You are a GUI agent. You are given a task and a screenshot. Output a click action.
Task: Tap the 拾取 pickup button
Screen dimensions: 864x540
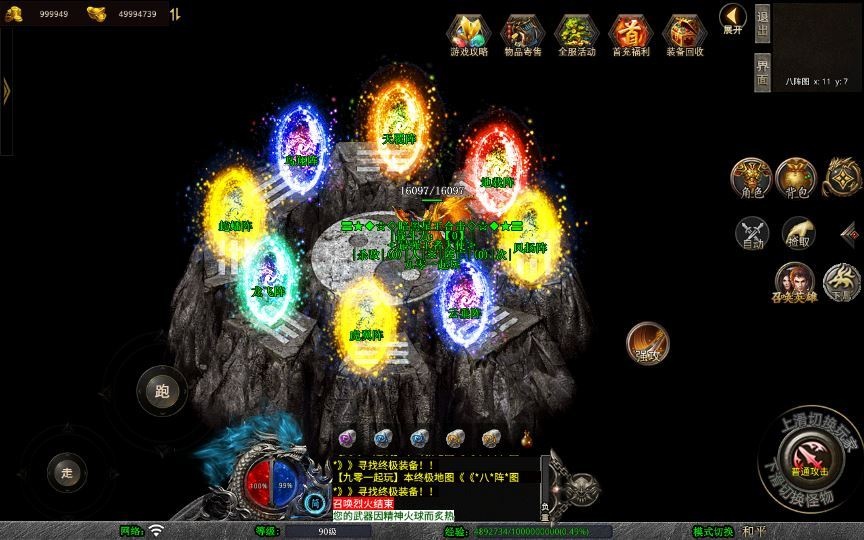(797, 233)
